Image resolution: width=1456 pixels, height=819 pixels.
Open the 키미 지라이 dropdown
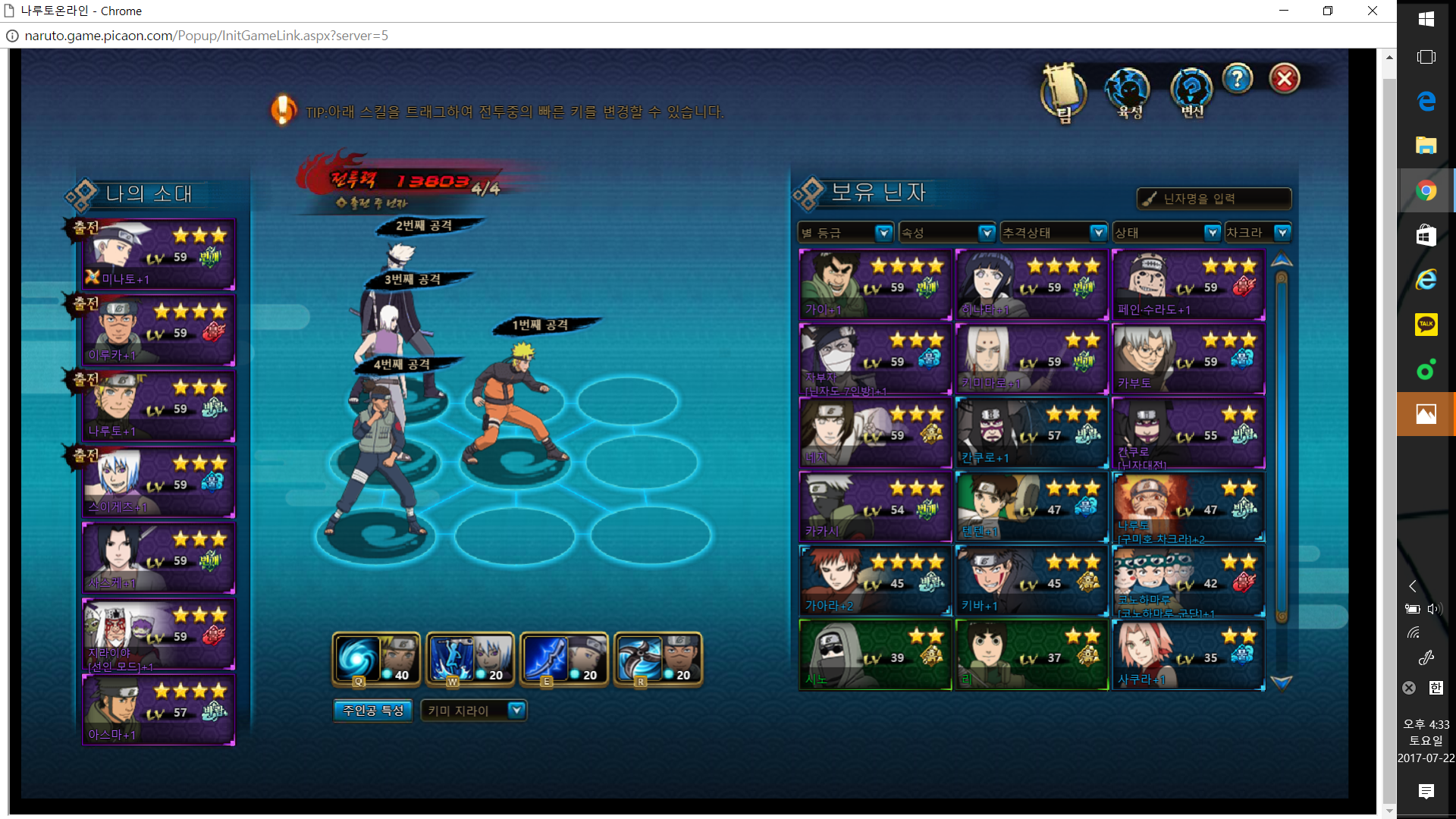[x=473, y=711]
